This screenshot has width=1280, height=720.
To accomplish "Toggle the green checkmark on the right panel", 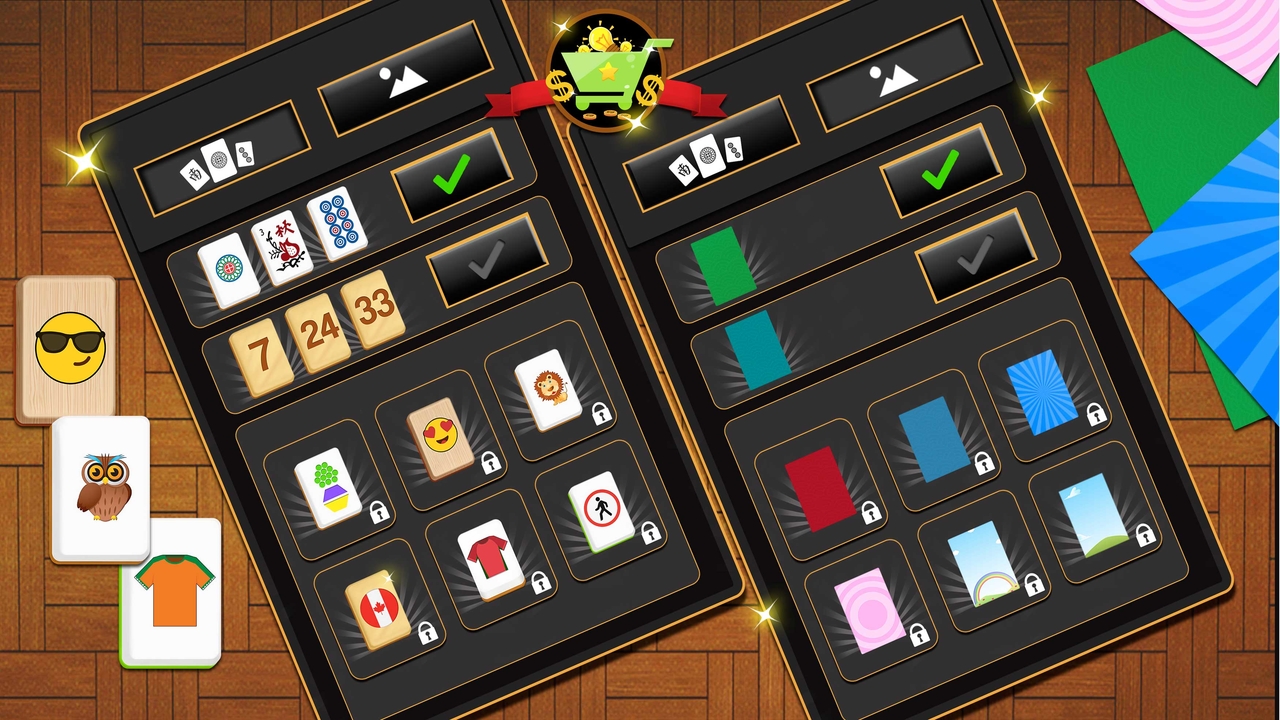I will (941, 168).
